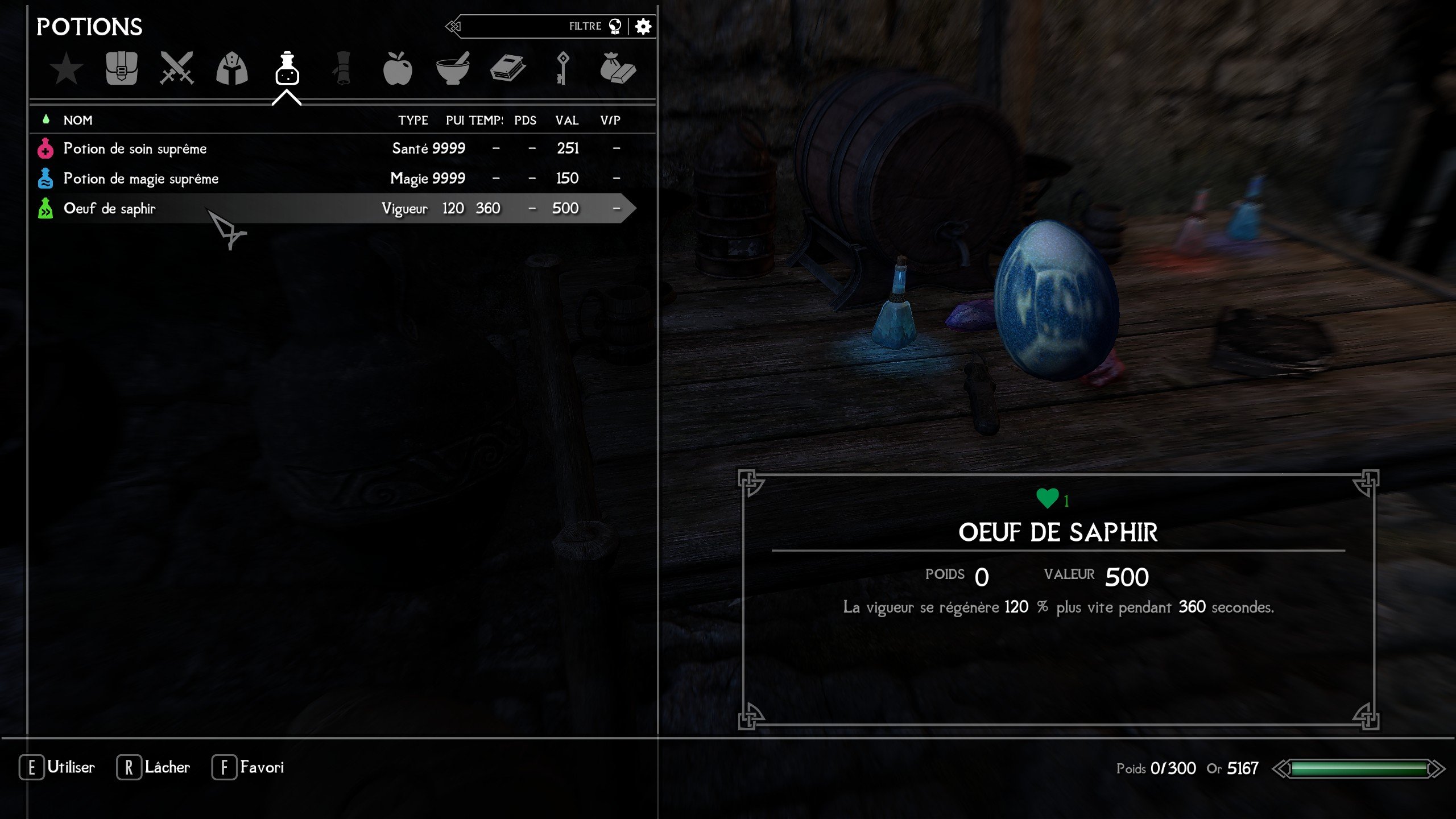Switch to the backpack all-items tab
The width and height of the screenshot is (1456, 819).
121,69
